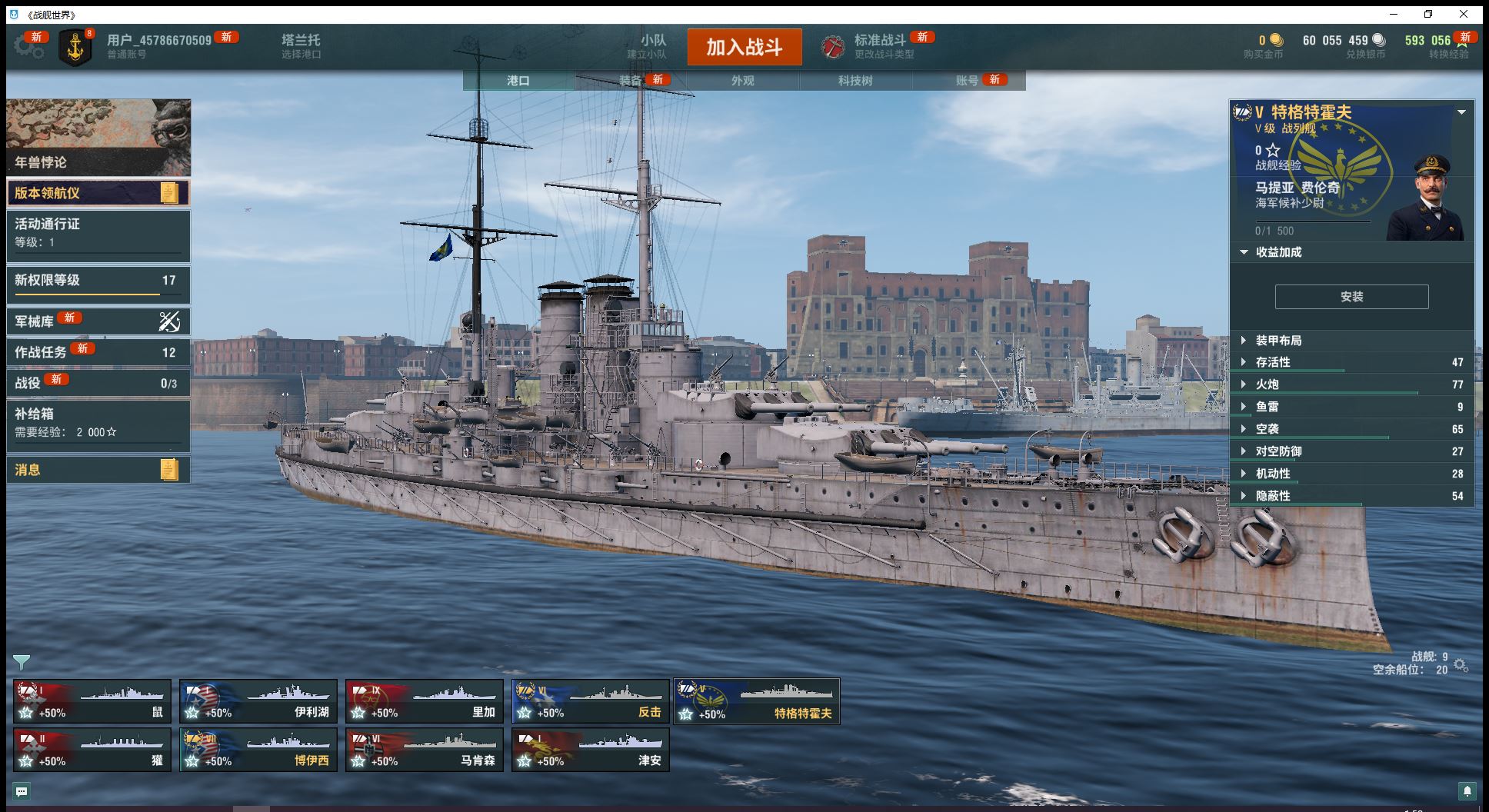Choose the 伊利湖 ship card
The width and height of the screenshot is (1489, 812).
tap(258, 701)
